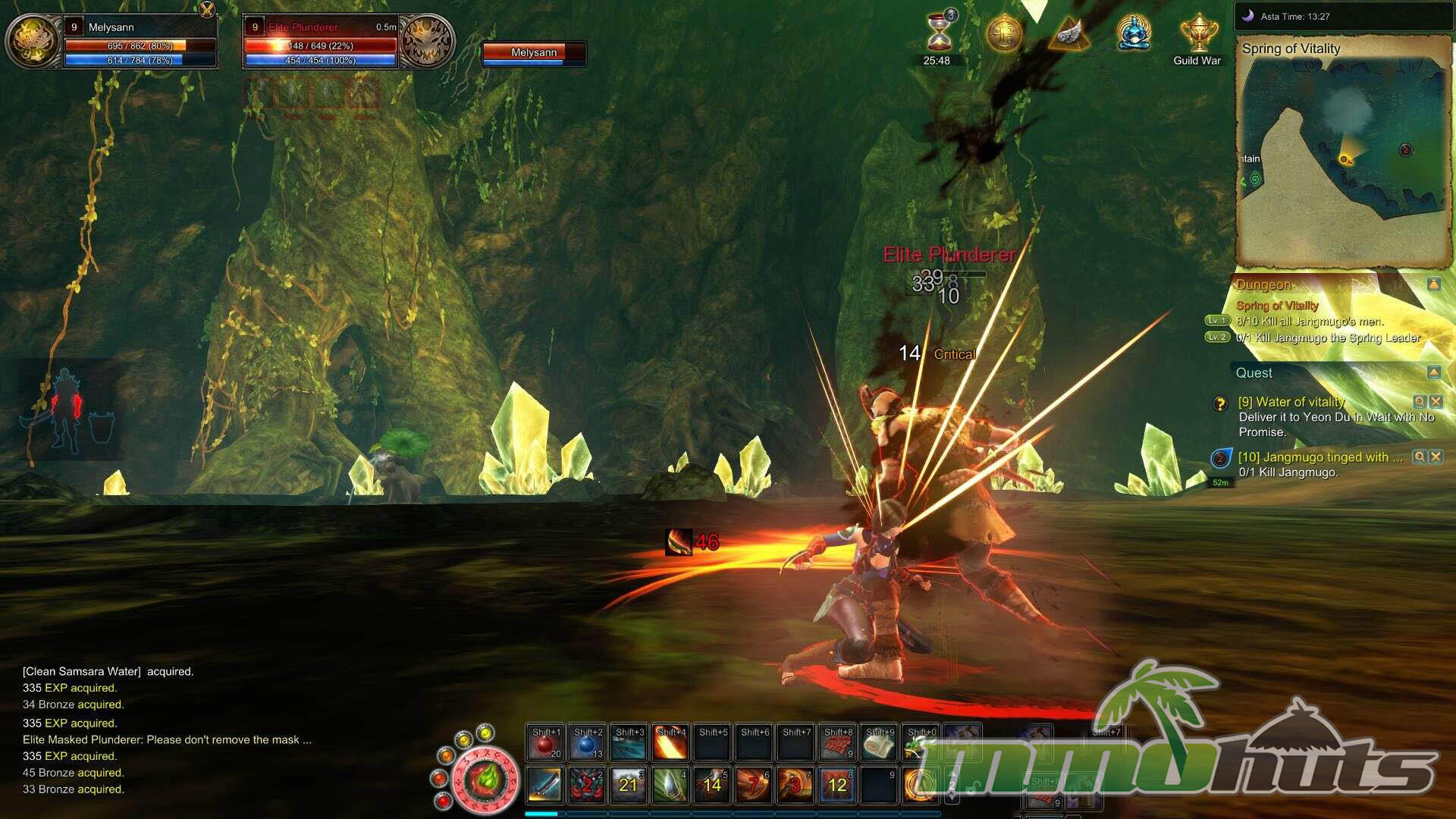Activate the sword attack skill in slot 1

click(x=544, y=784)
